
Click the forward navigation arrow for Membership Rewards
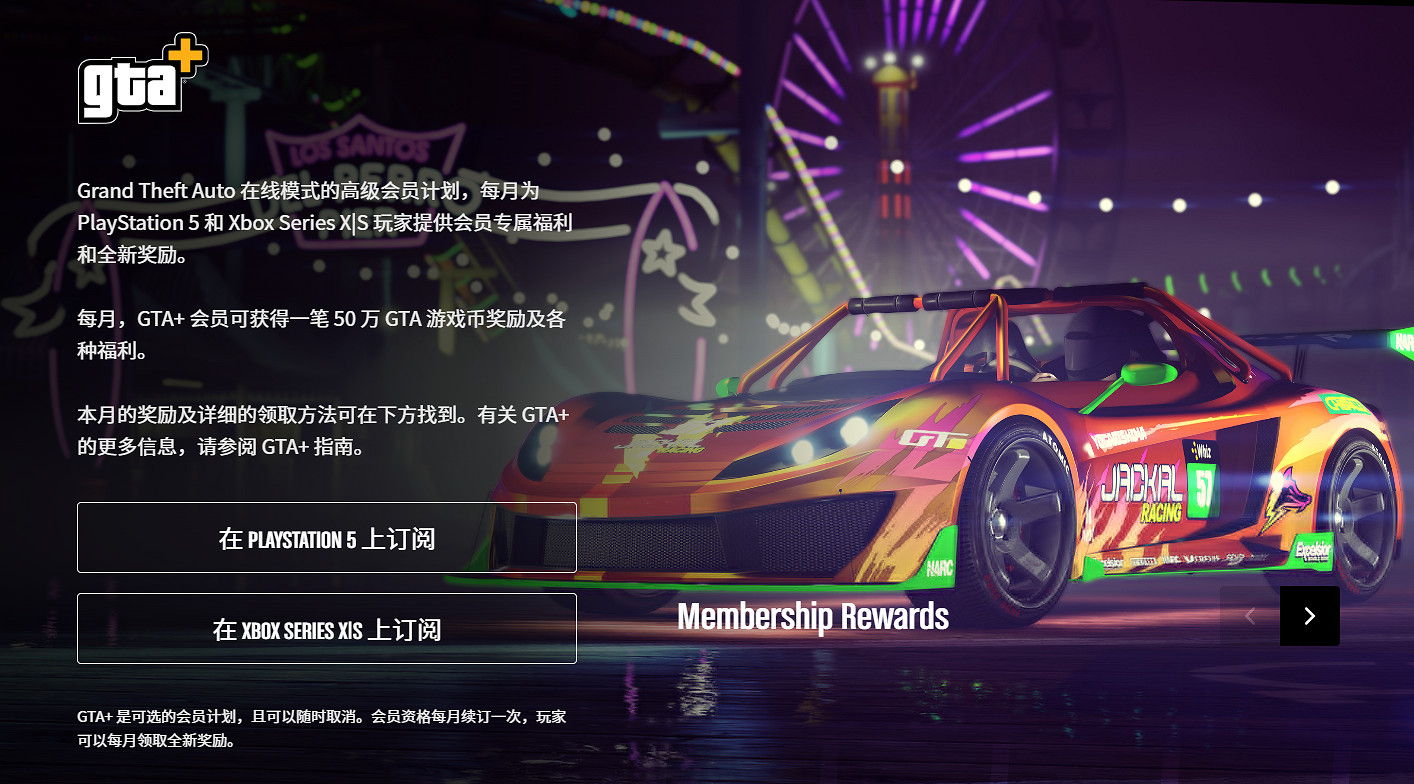1310,616
